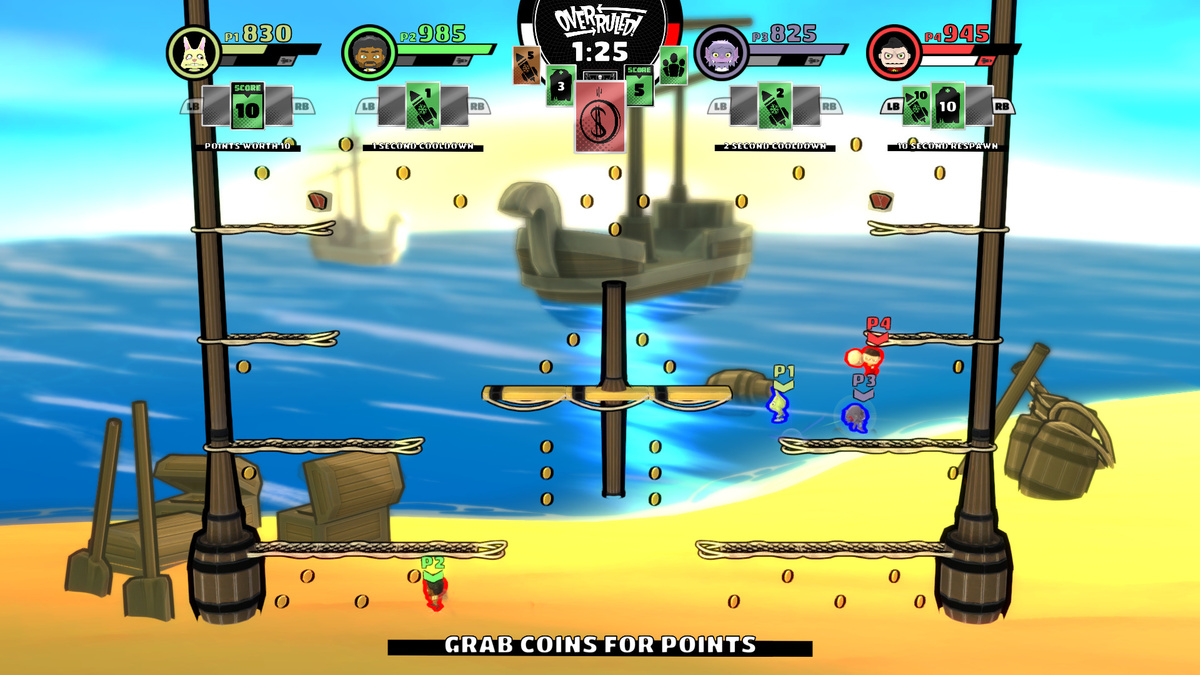Image resolution: width=1200 pixels, height=675 pixels.
Task: Click P1's rabbit portrait
Action: coord(188,52)
